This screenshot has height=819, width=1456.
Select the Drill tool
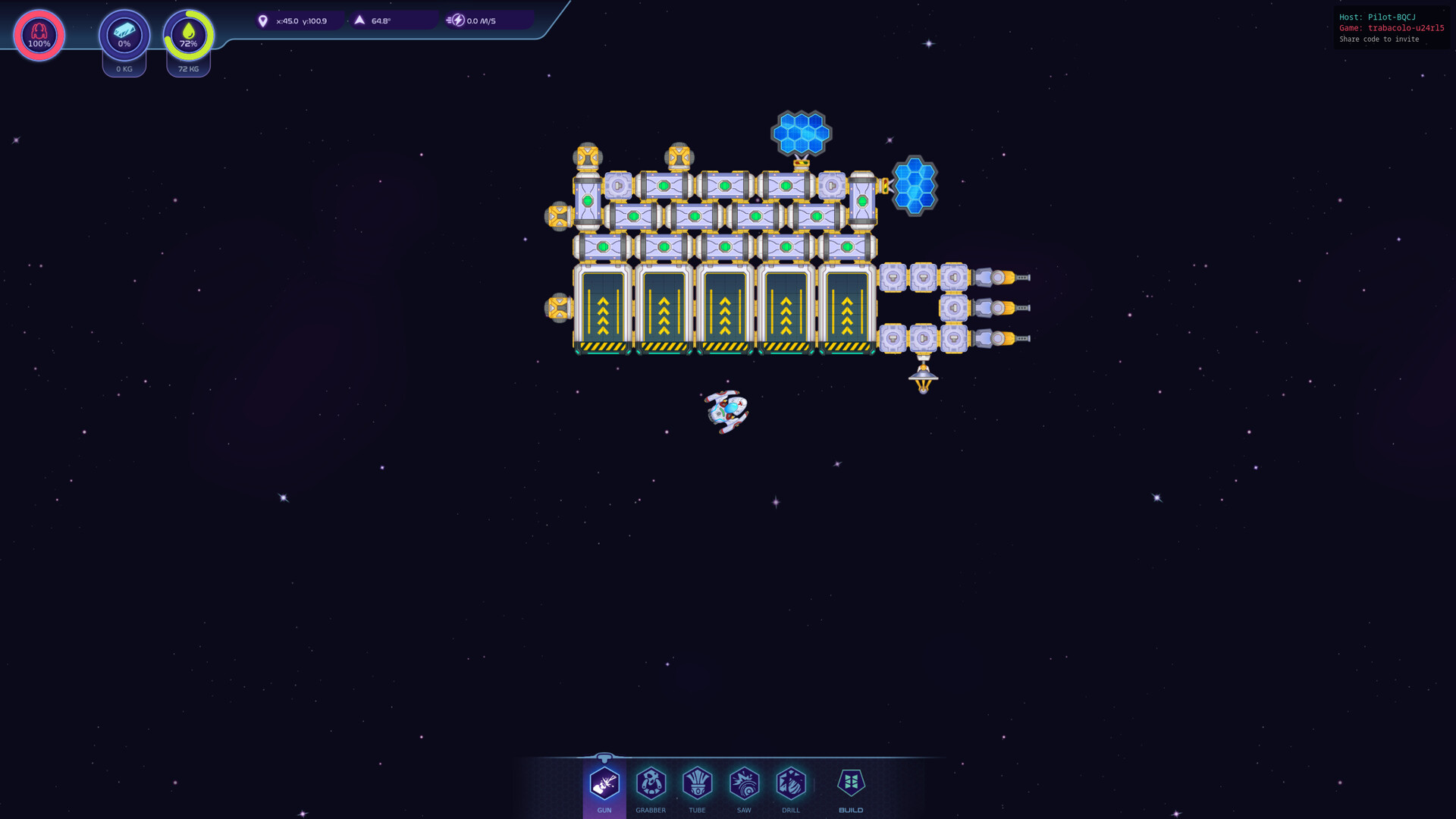[x=791, y=785]
